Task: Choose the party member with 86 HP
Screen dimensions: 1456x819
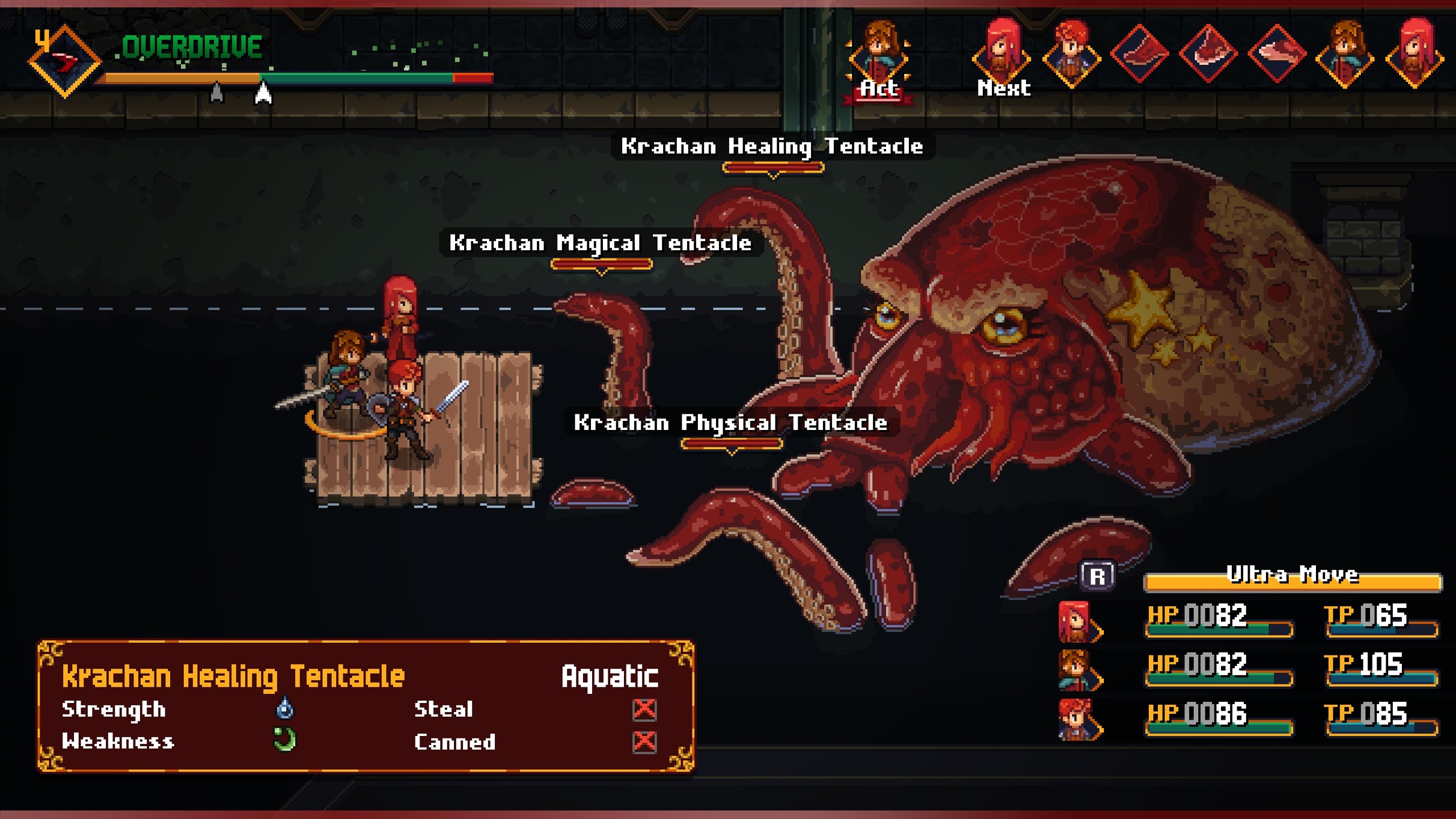Action: (1076, 719)
